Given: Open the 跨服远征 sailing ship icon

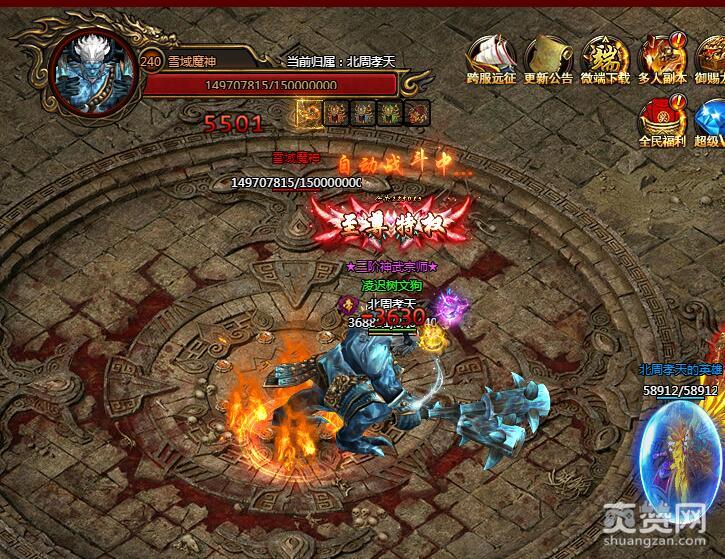Looking at the screenshot, I should [x=490, y=53].
